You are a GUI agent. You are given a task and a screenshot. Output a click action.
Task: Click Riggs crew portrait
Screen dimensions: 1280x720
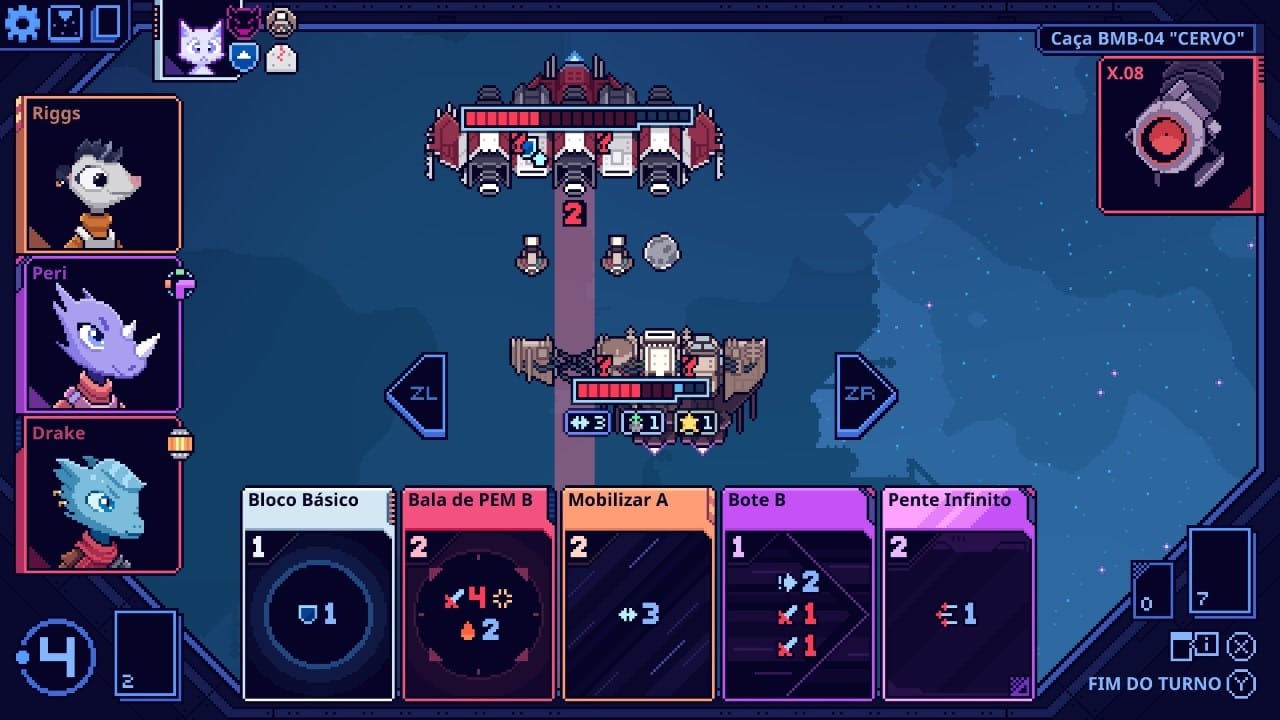coord(99,174)
